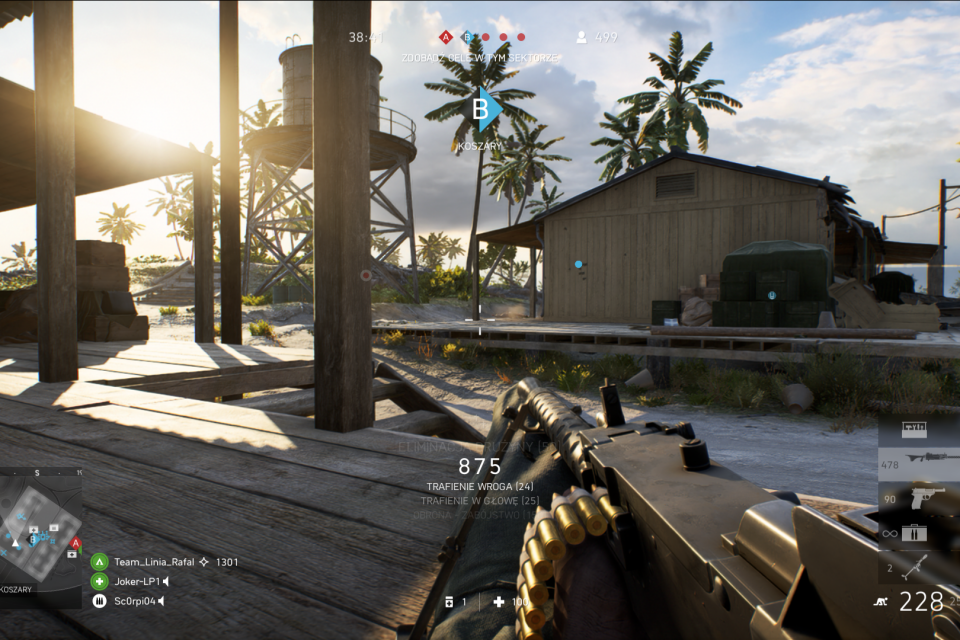The height and width of the screenshot is (640, 960).
Task: Click the bandage pouch icon
Action: (x=449, y=602)
